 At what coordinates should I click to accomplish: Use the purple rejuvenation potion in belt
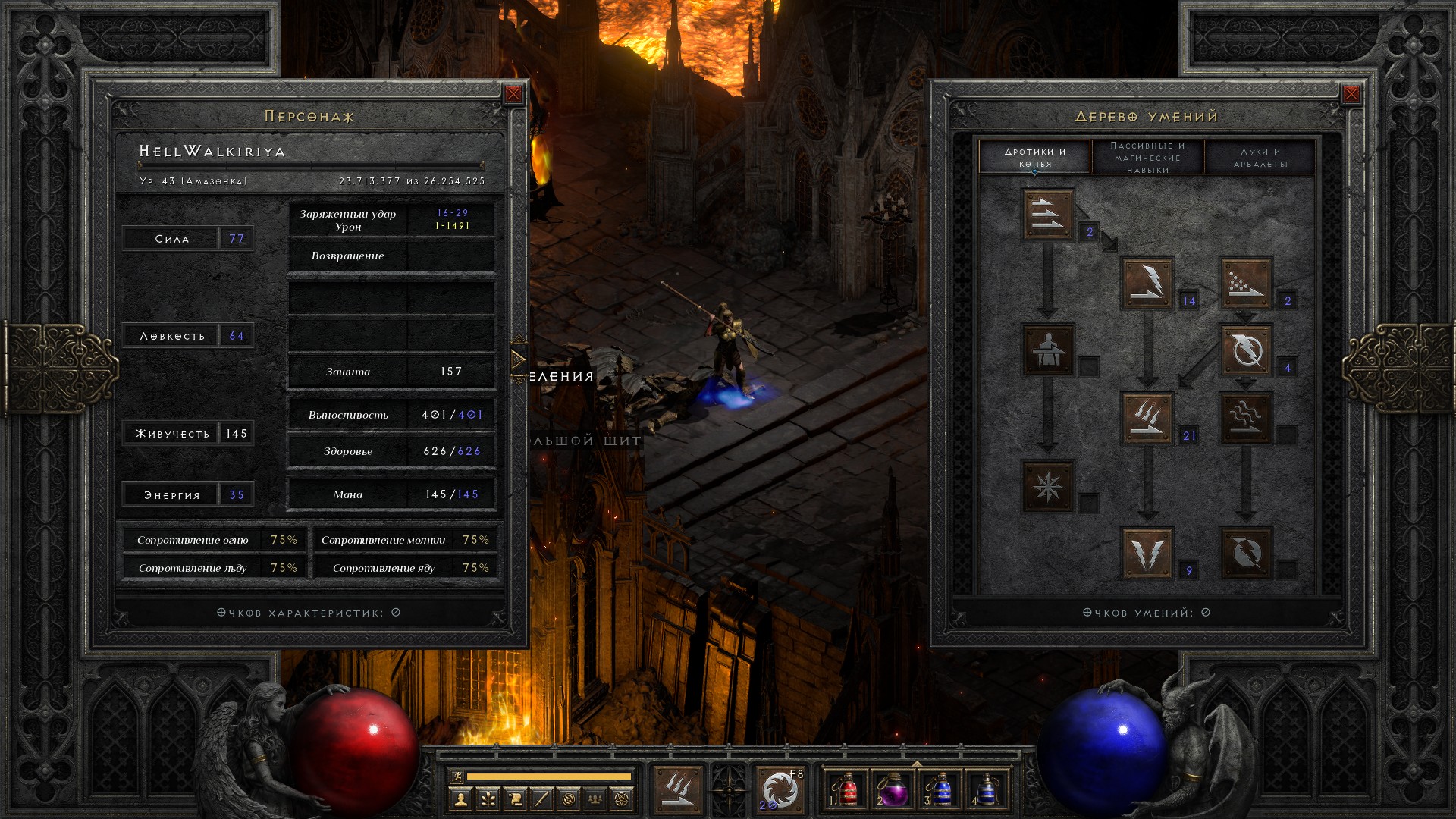point(893,789)
